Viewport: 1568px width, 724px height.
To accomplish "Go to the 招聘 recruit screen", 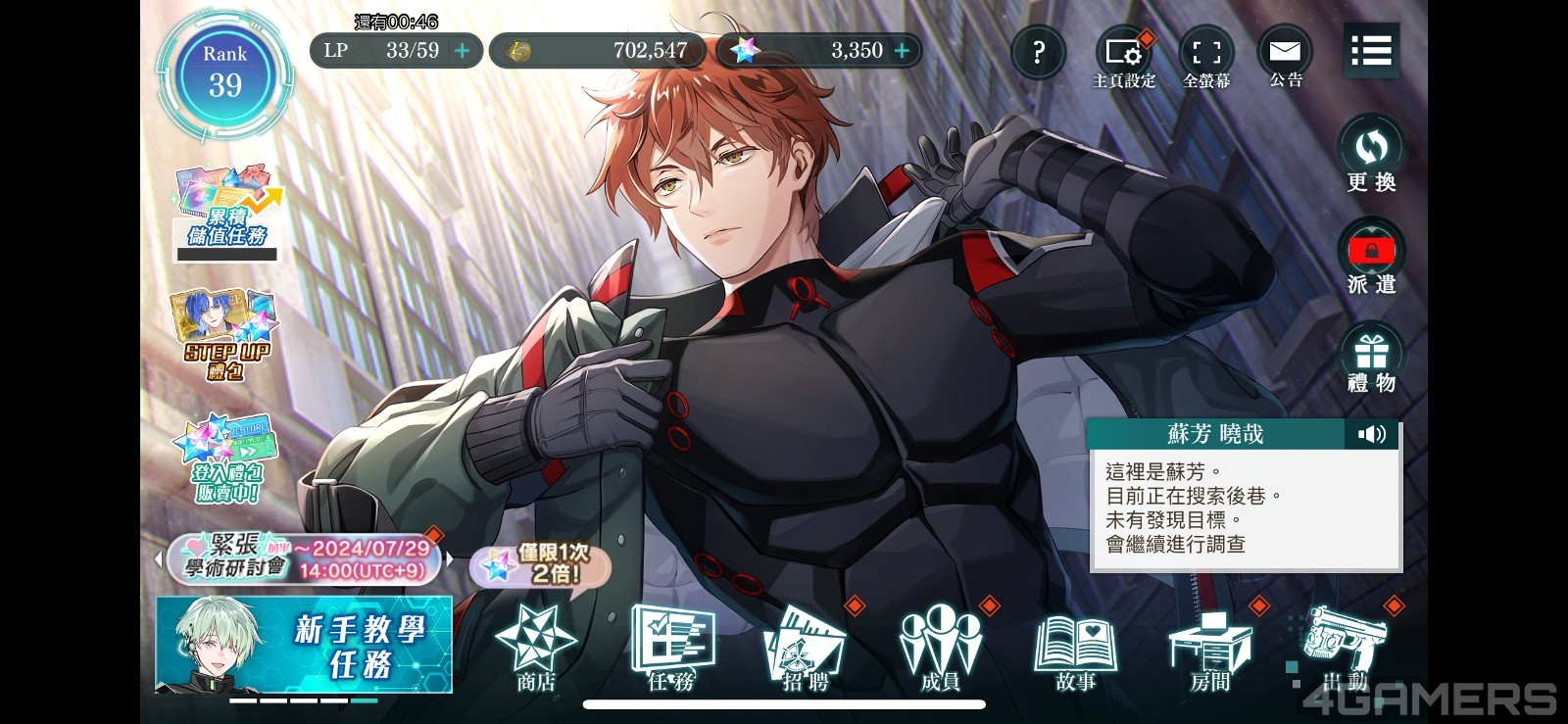I will 806,649.
